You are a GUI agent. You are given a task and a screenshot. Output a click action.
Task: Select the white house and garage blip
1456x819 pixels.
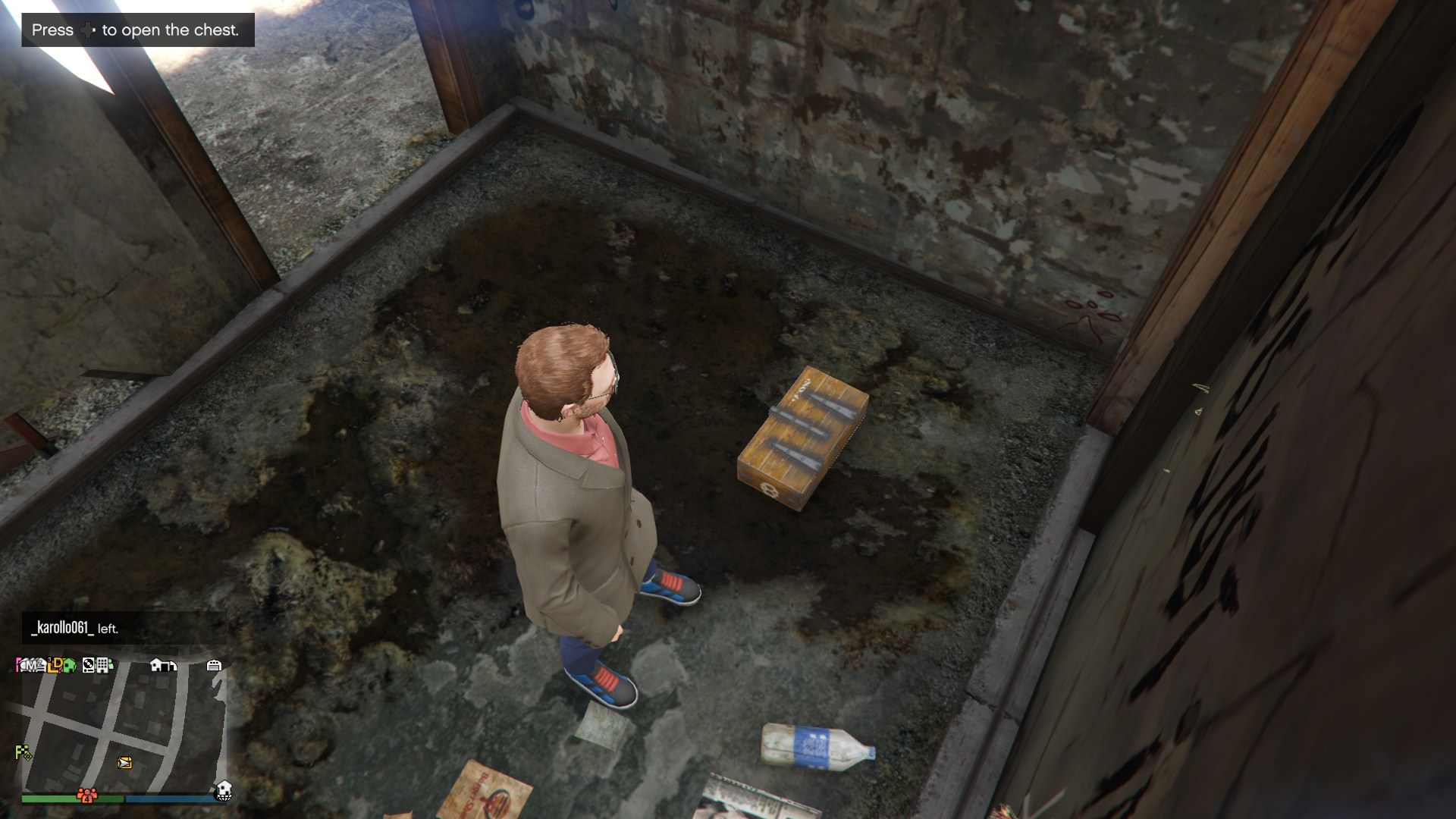[162, 665]
